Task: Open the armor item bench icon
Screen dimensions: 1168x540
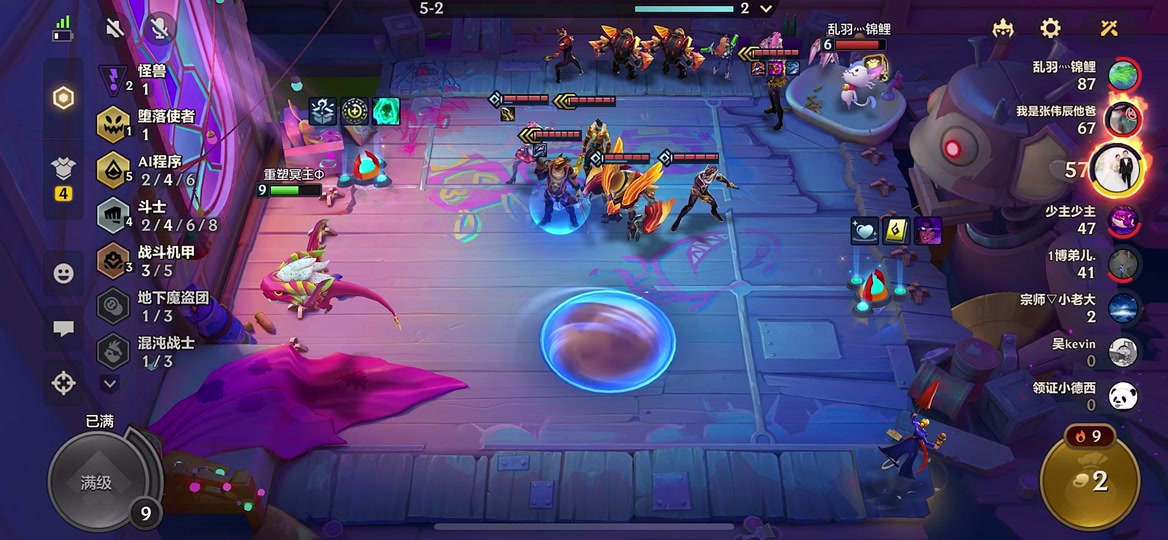Action: 63,170
